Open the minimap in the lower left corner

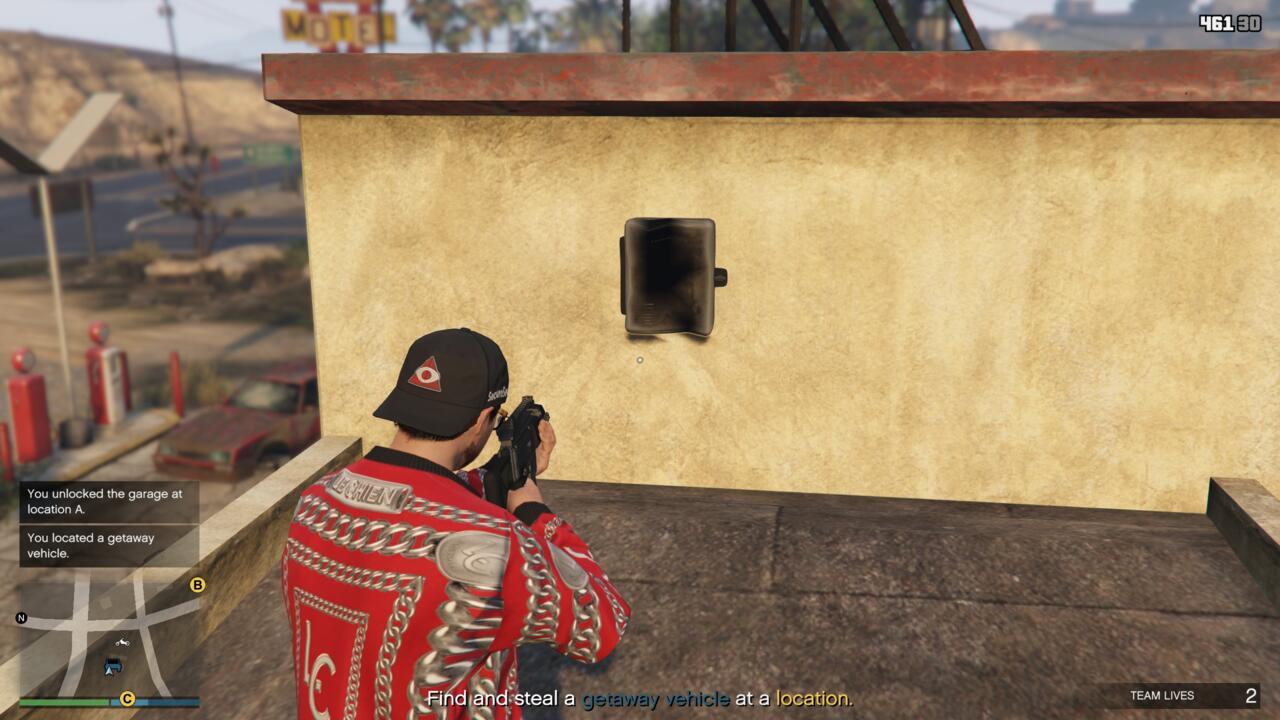coord(105,630)
